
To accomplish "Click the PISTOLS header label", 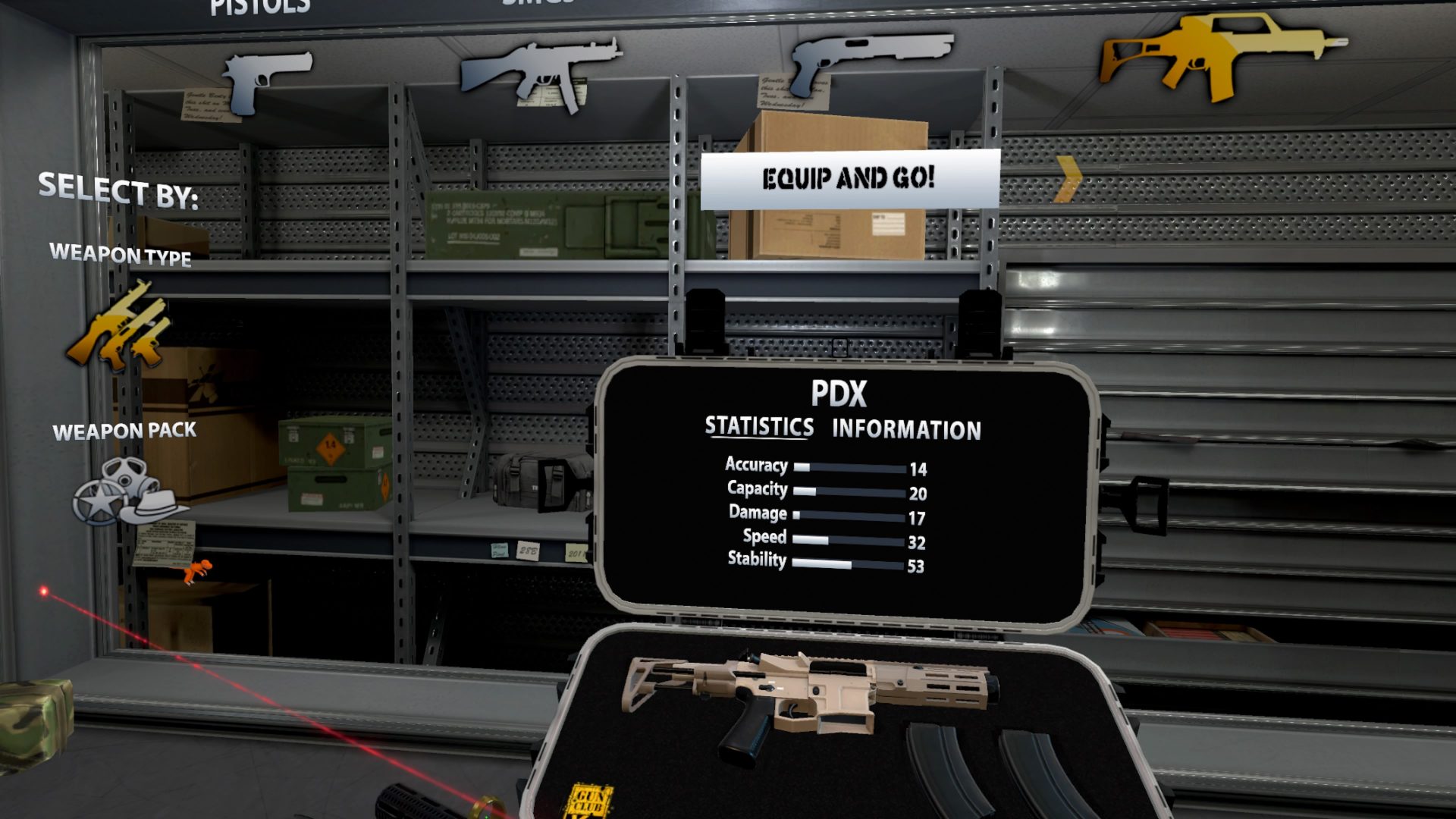I will [x=258, y=6].
